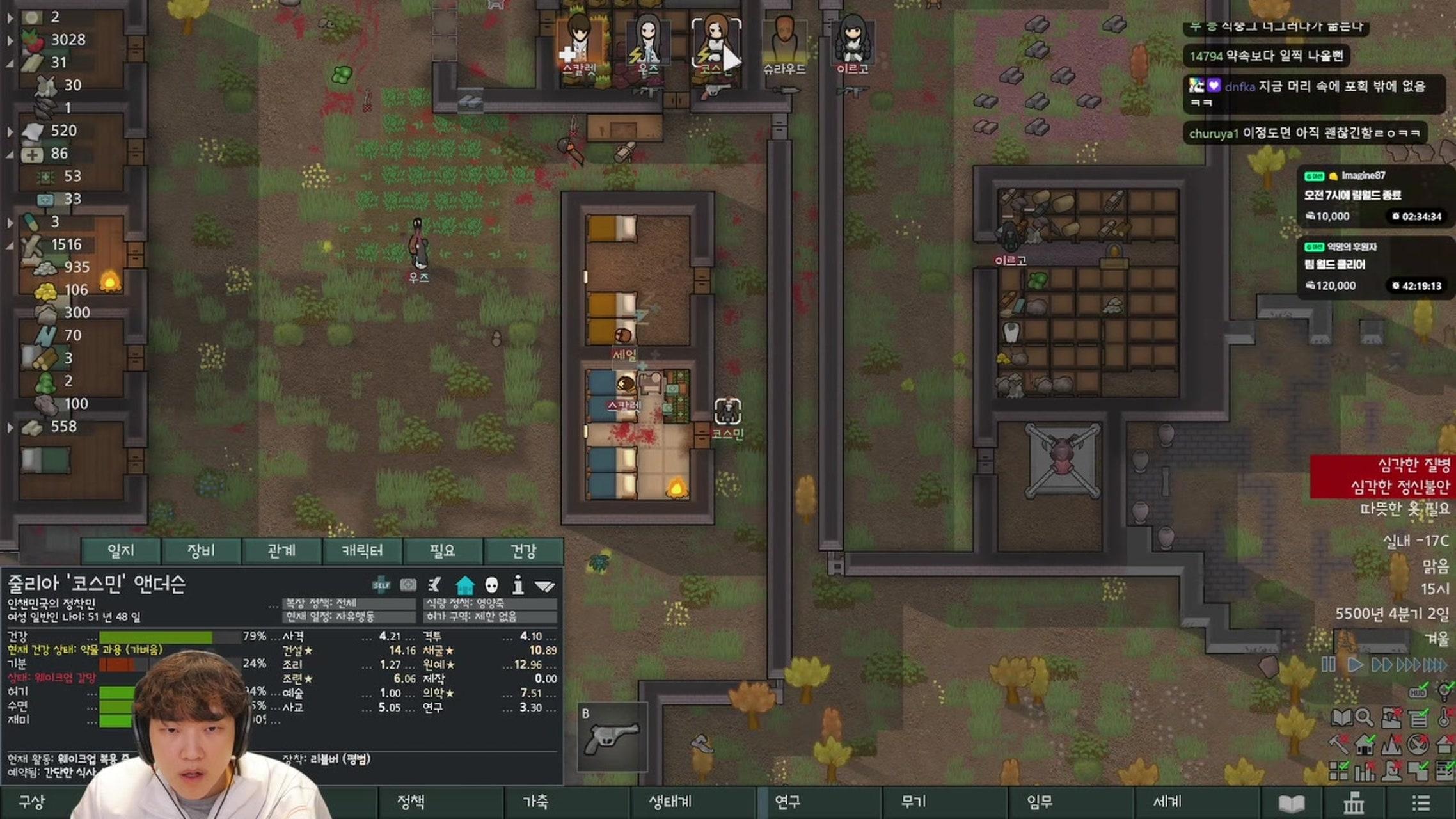Open the 구상 architect menu
The height and width of the screenshot is (819, 1456).
point(32,802)
